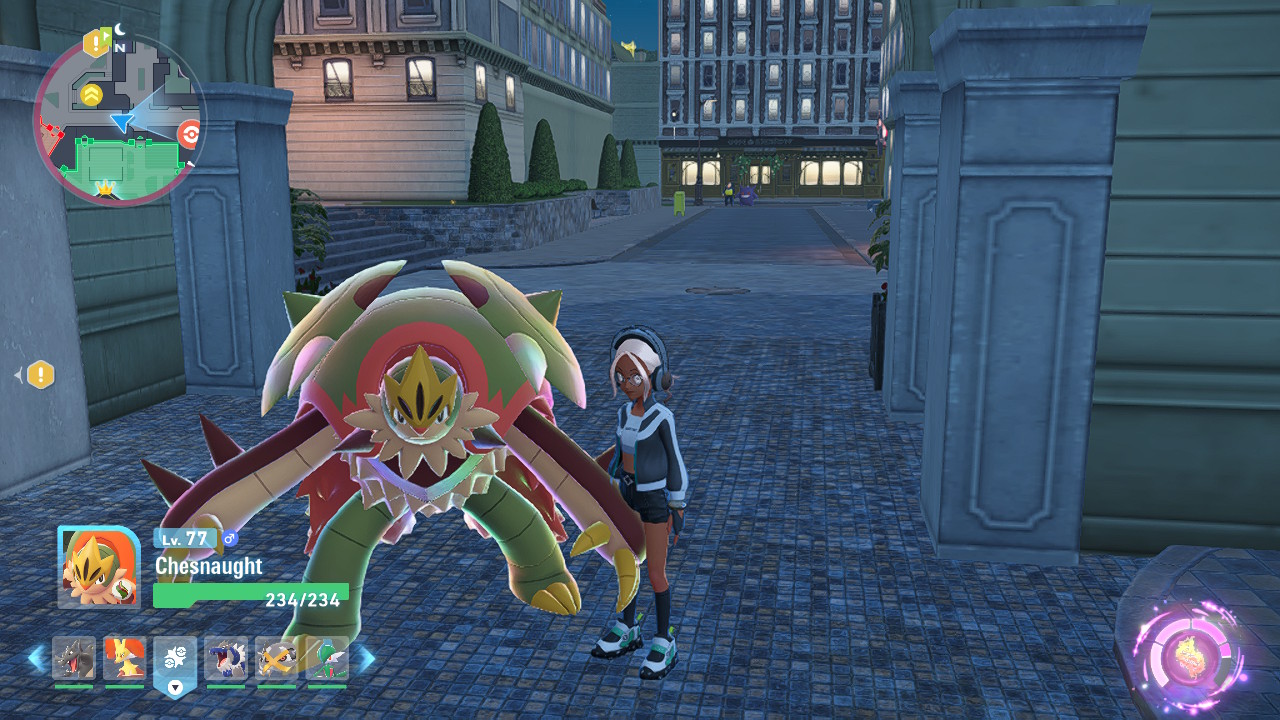Image resolution: width=1280 pixels, height=720 pixels.
Task: Click the offscreen quest exclamation indicator
Action: 40,375
